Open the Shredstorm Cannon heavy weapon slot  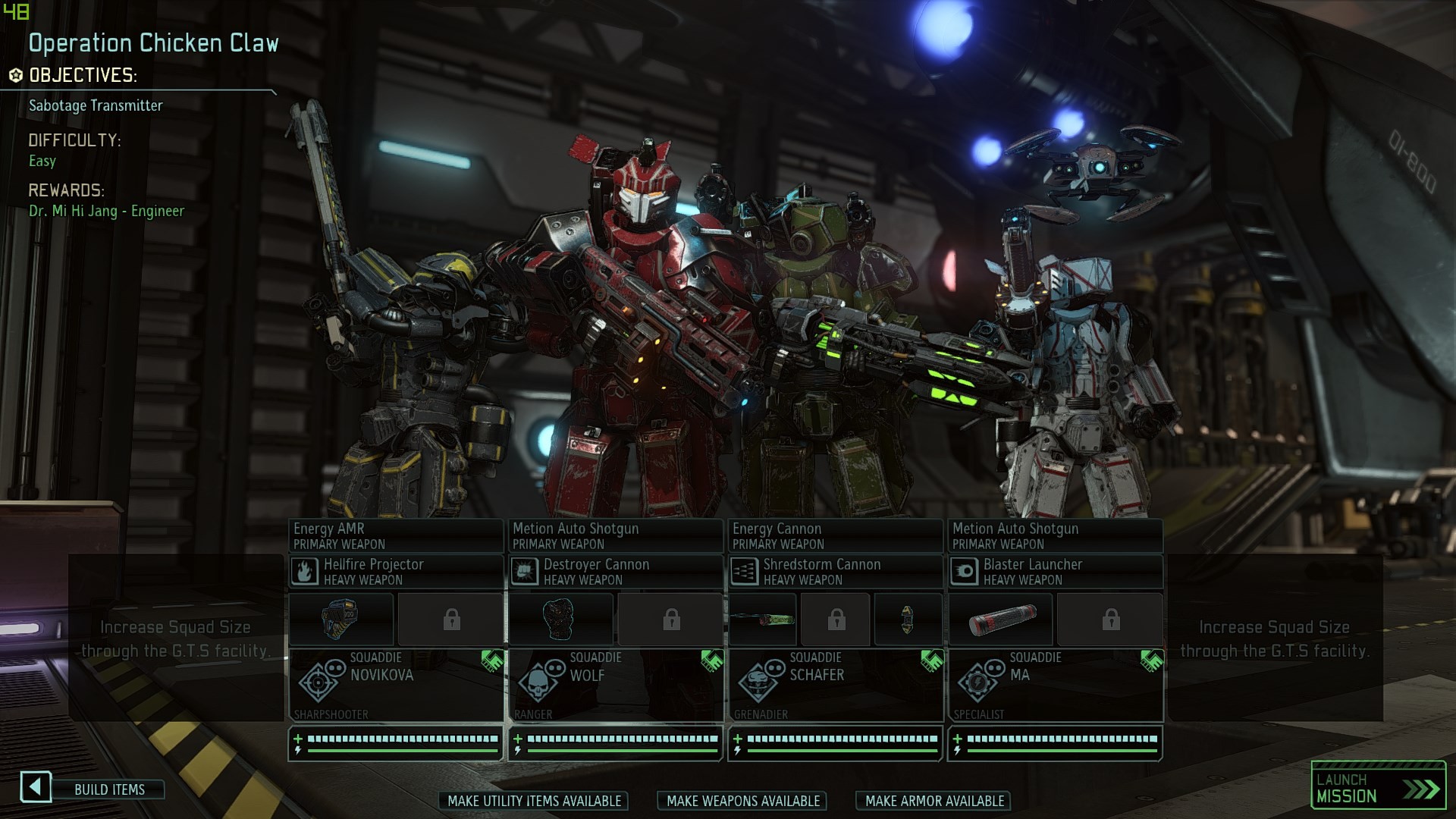[x=834, y=571]
